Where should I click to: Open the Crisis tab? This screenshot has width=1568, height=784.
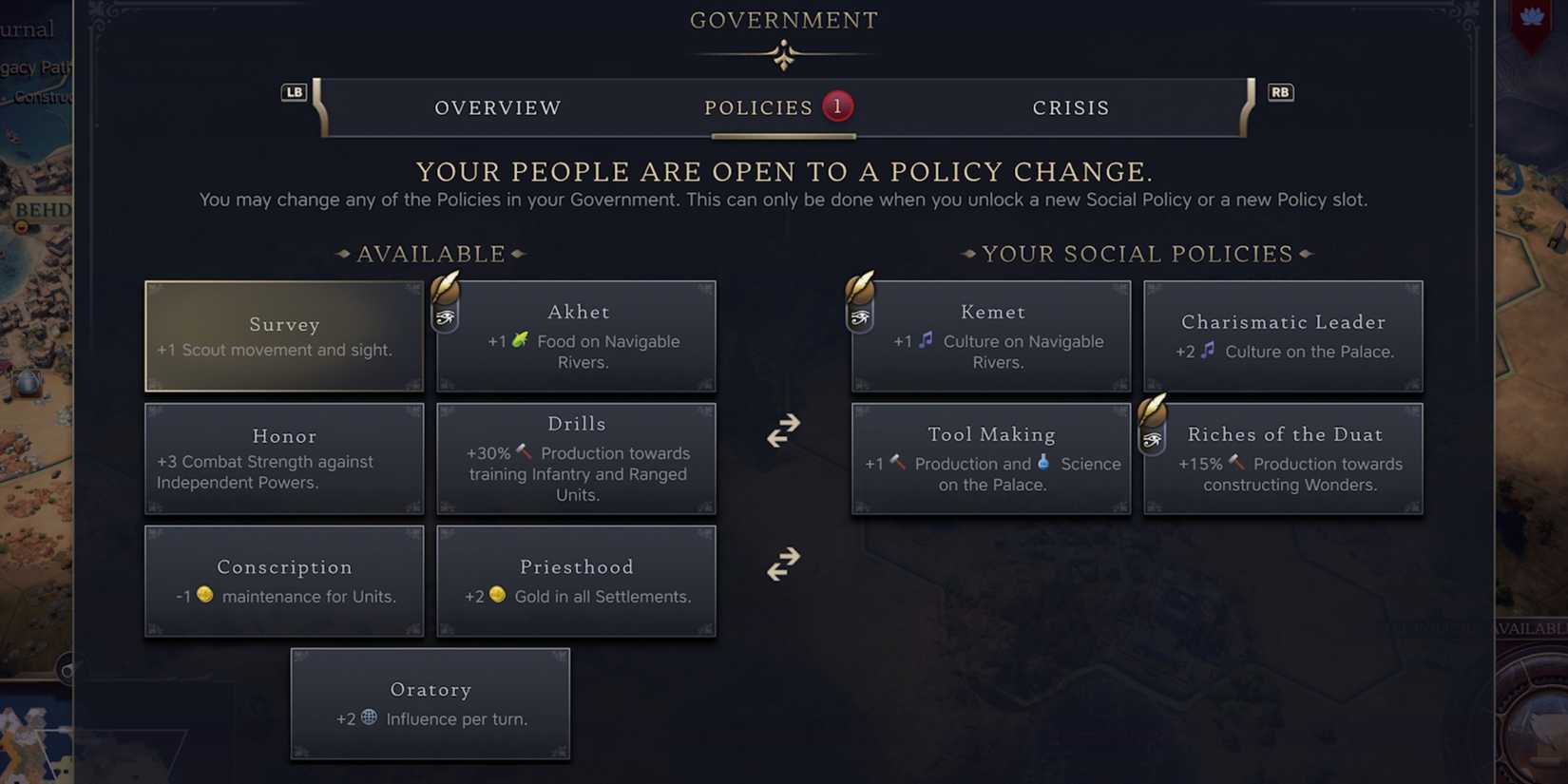coord(1071,107)
